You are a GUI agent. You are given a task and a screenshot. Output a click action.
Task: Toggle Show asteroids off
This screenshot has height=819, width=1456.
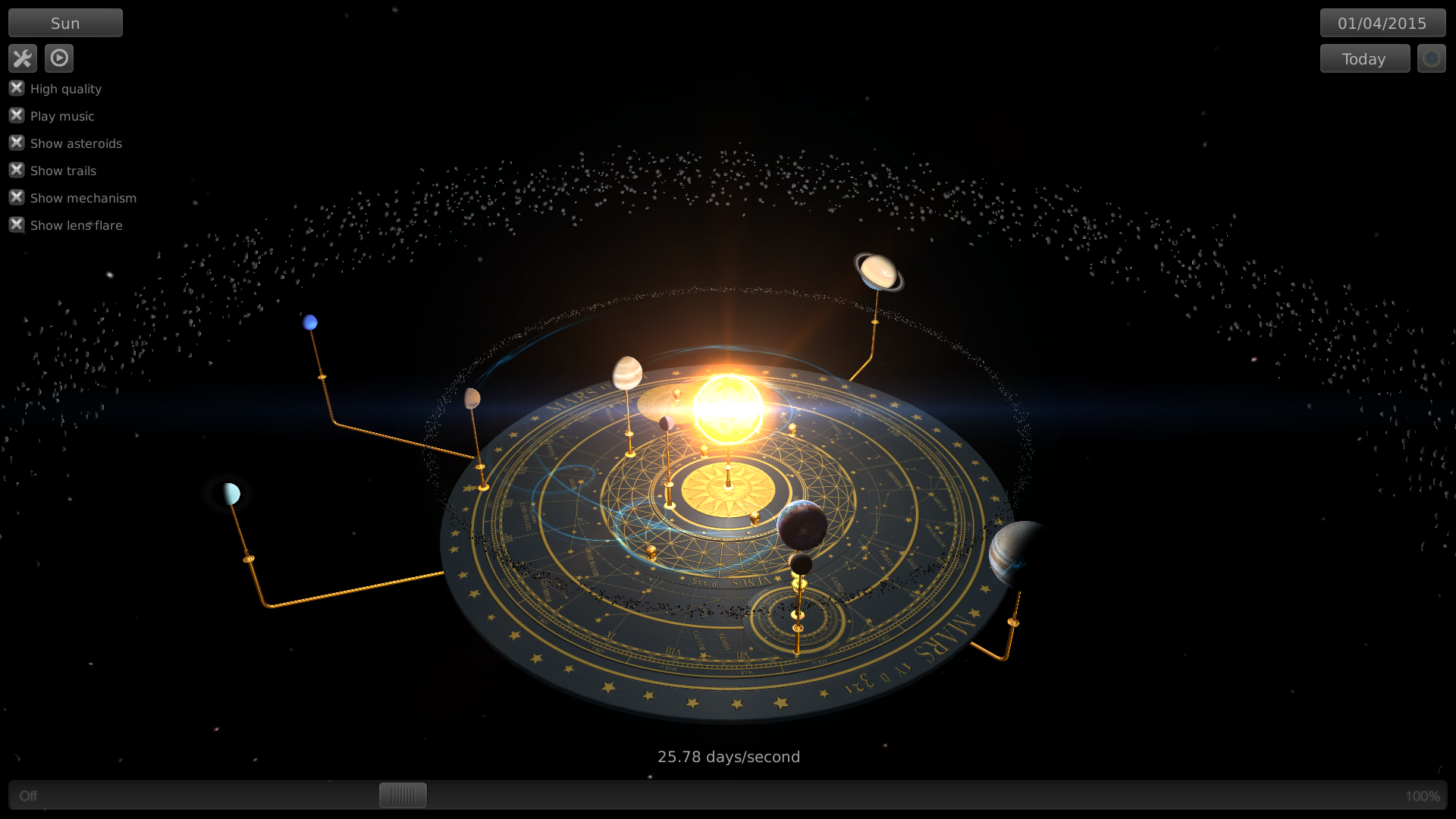tap(17, 142)
